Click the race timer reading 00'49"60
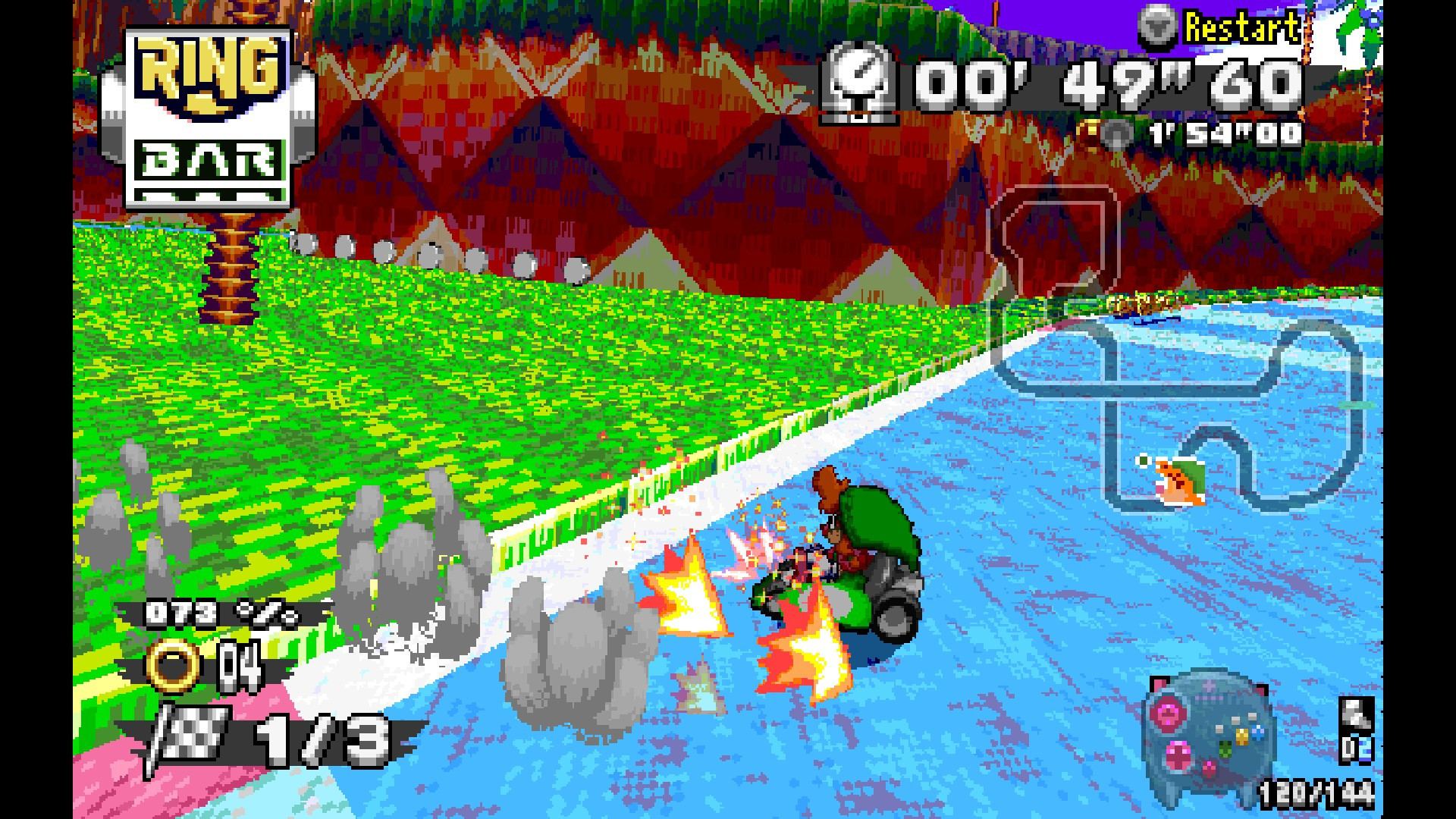1456x819 pixels. (x=1100, y=83)
